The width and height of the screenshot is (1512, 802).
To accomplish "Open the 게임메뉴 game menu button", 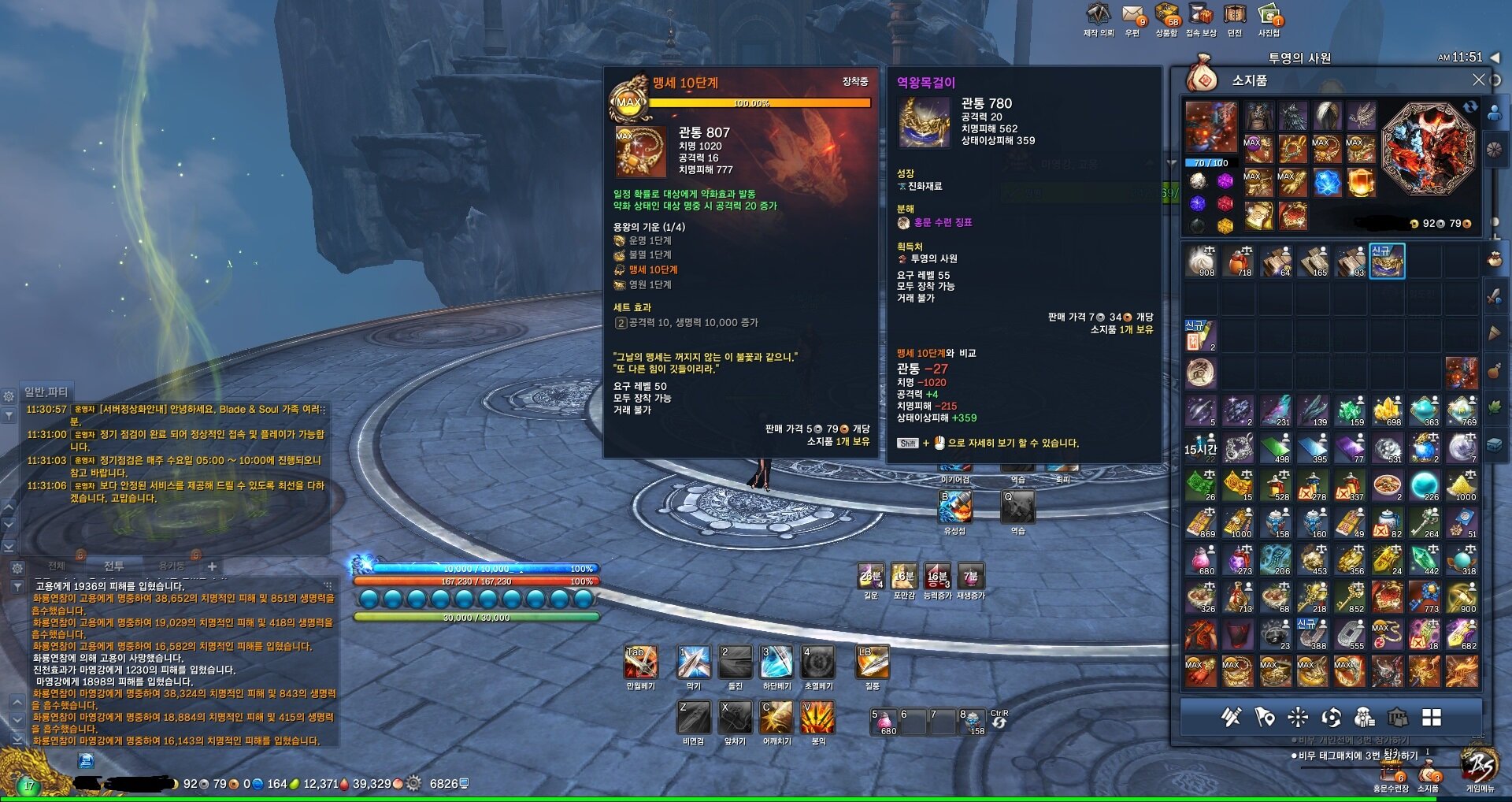I will [x=1479, y=768].
